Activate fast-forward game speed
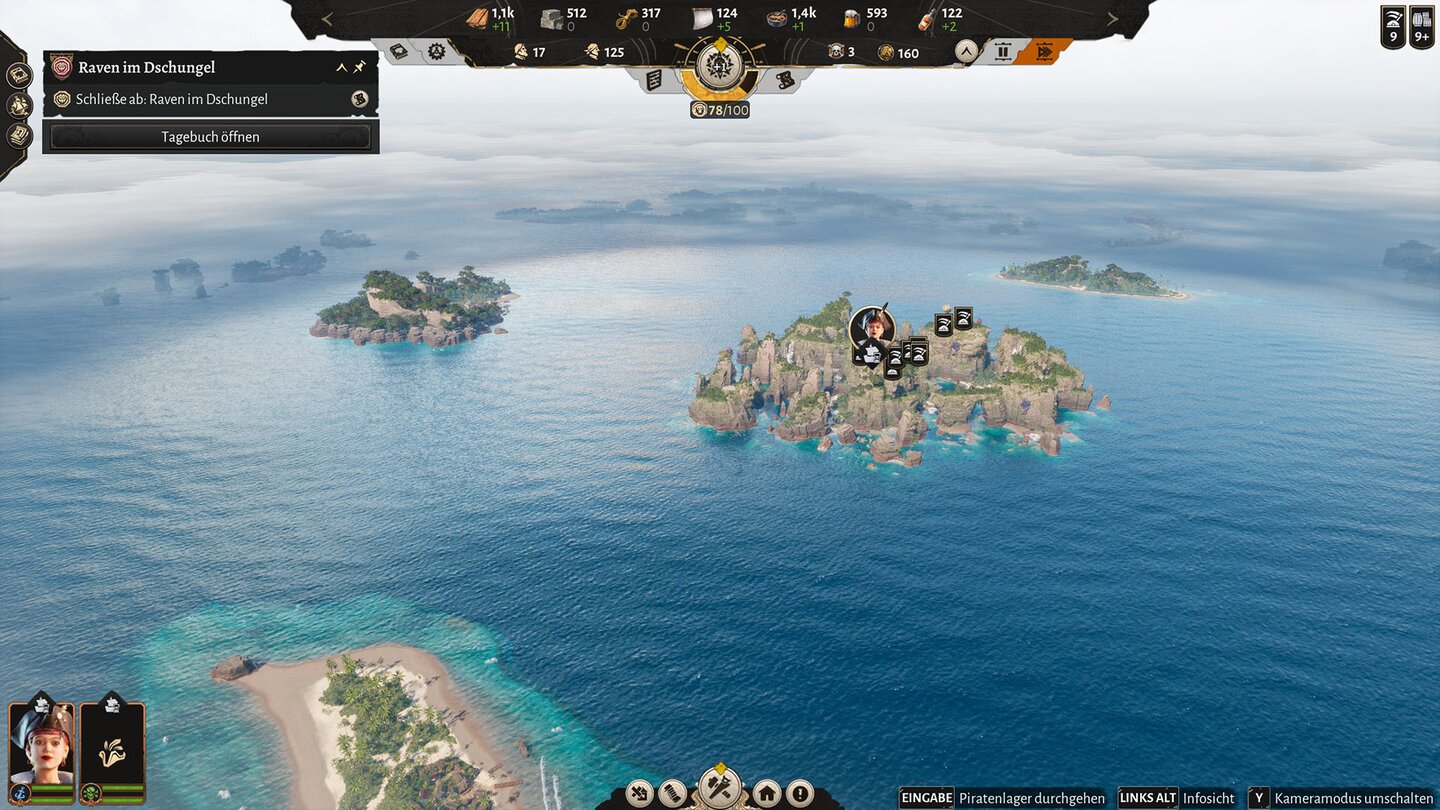This screenshot has height=810, width=1440. tap(1044, 52)
